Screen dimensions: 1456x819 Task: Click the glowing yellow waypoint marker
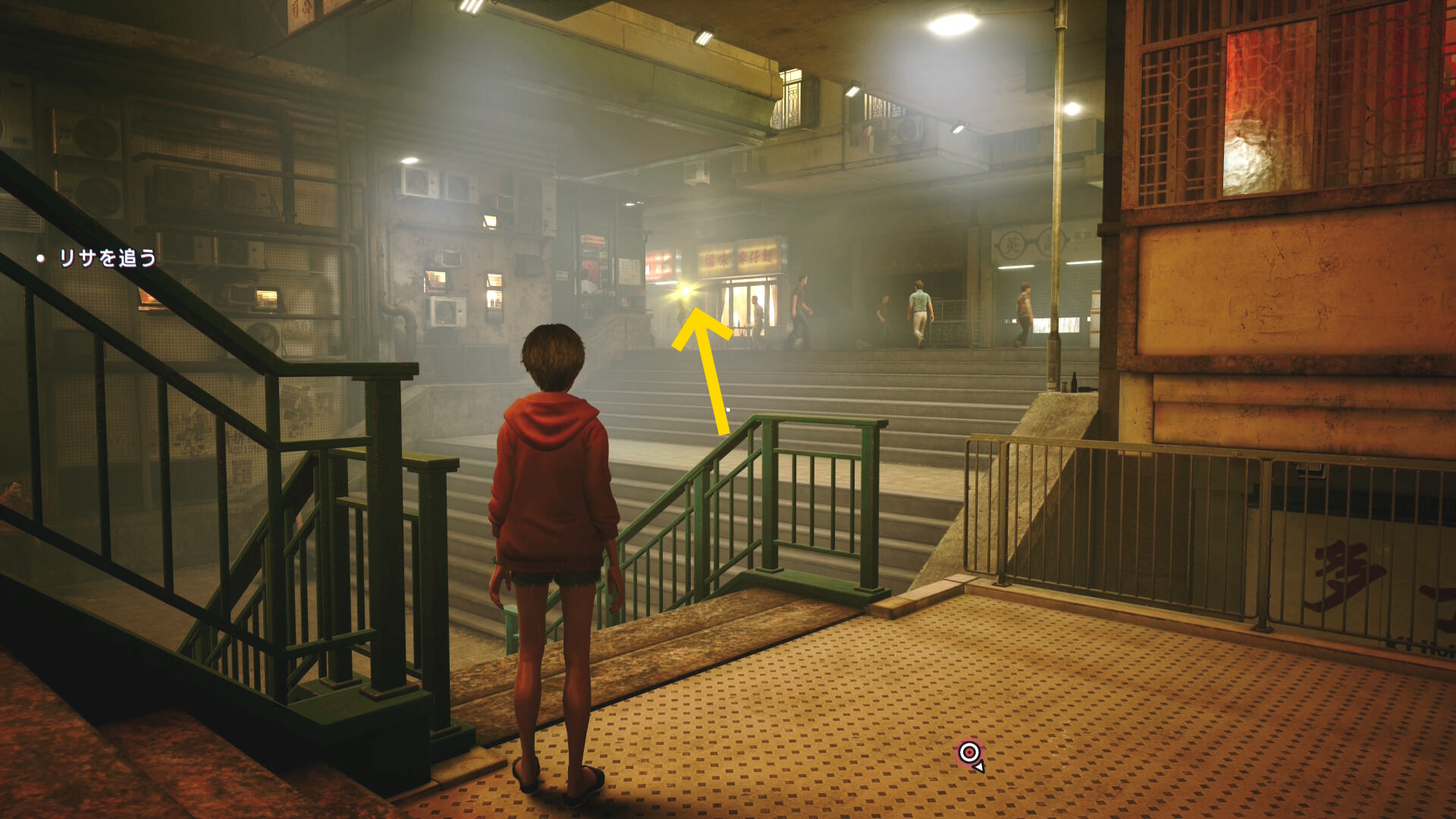(686, 291)
